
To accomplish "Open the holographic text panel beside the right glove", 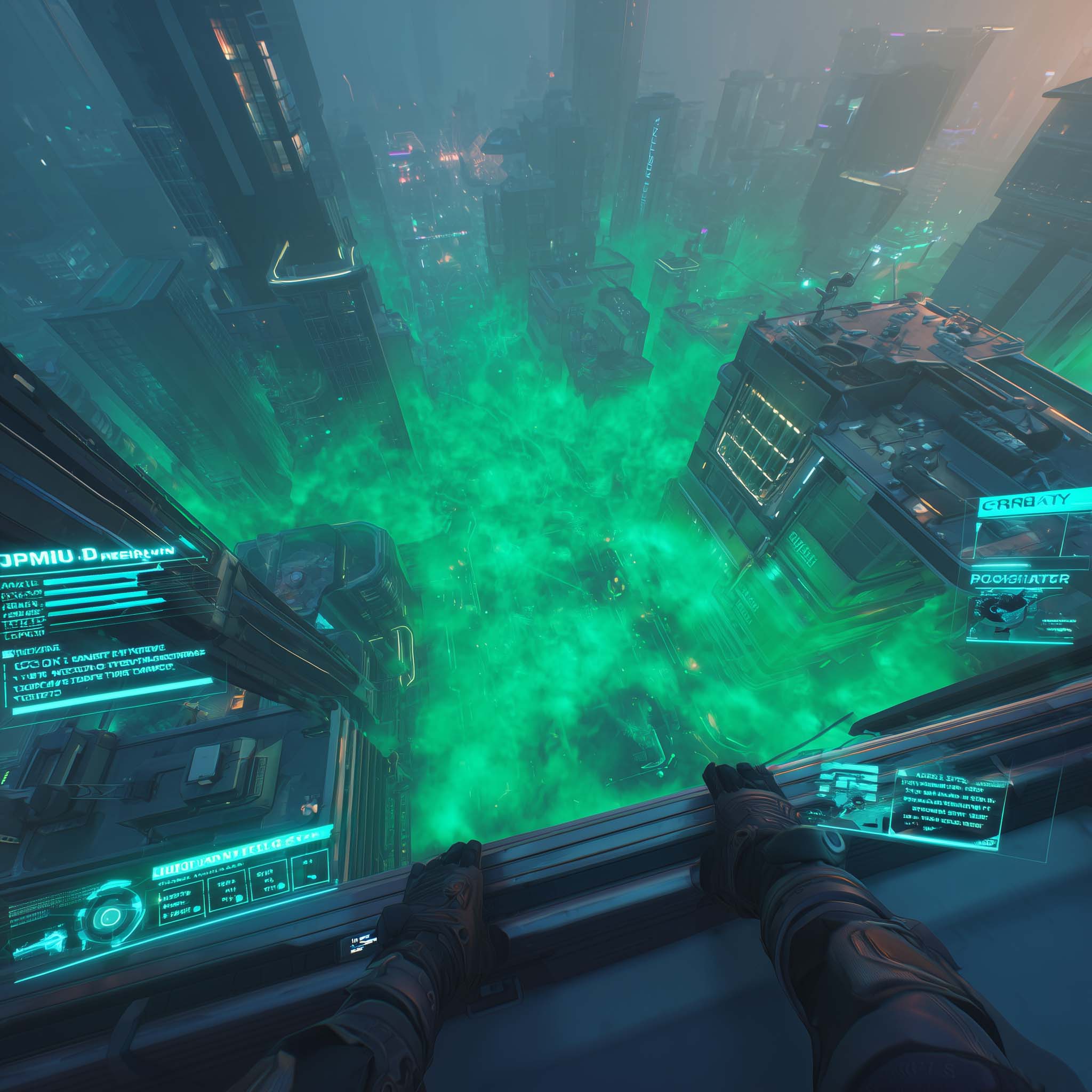I will pyautogui.click(x=949, y=809).
